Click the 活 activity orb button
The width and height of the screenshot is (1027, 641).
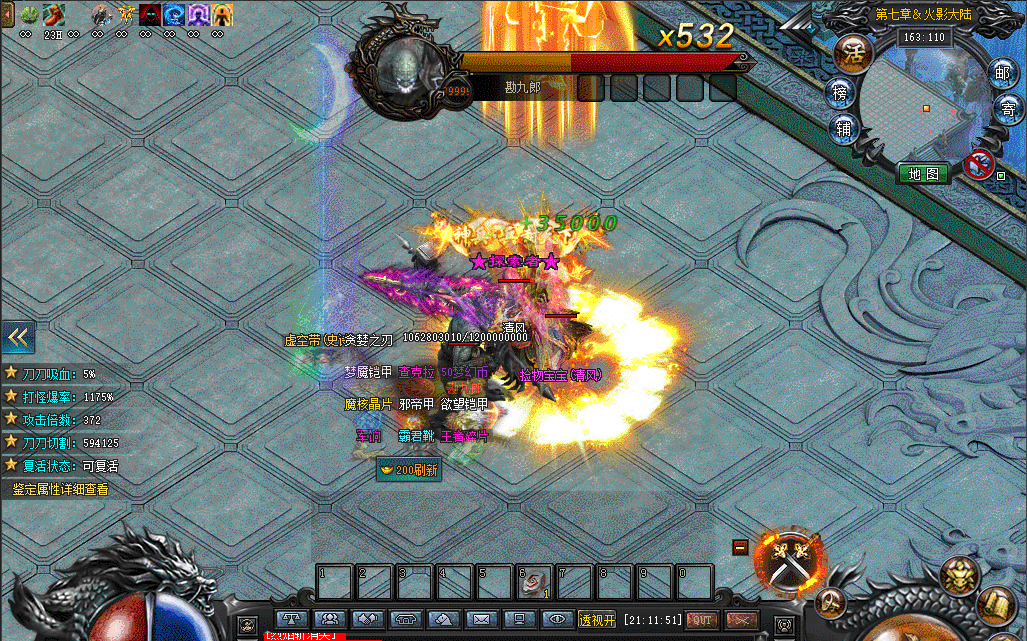[853, 50]
